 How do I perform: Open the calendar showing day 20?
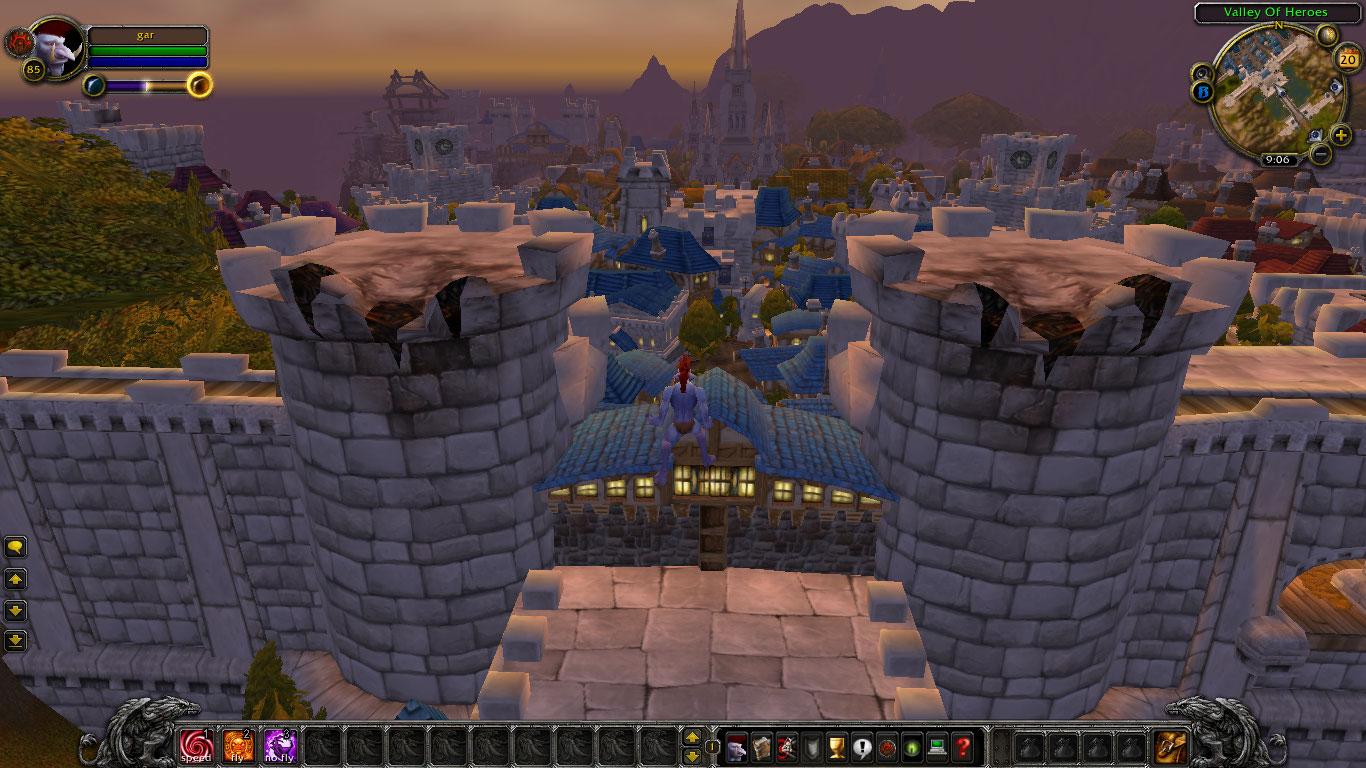pos(1345,59)
